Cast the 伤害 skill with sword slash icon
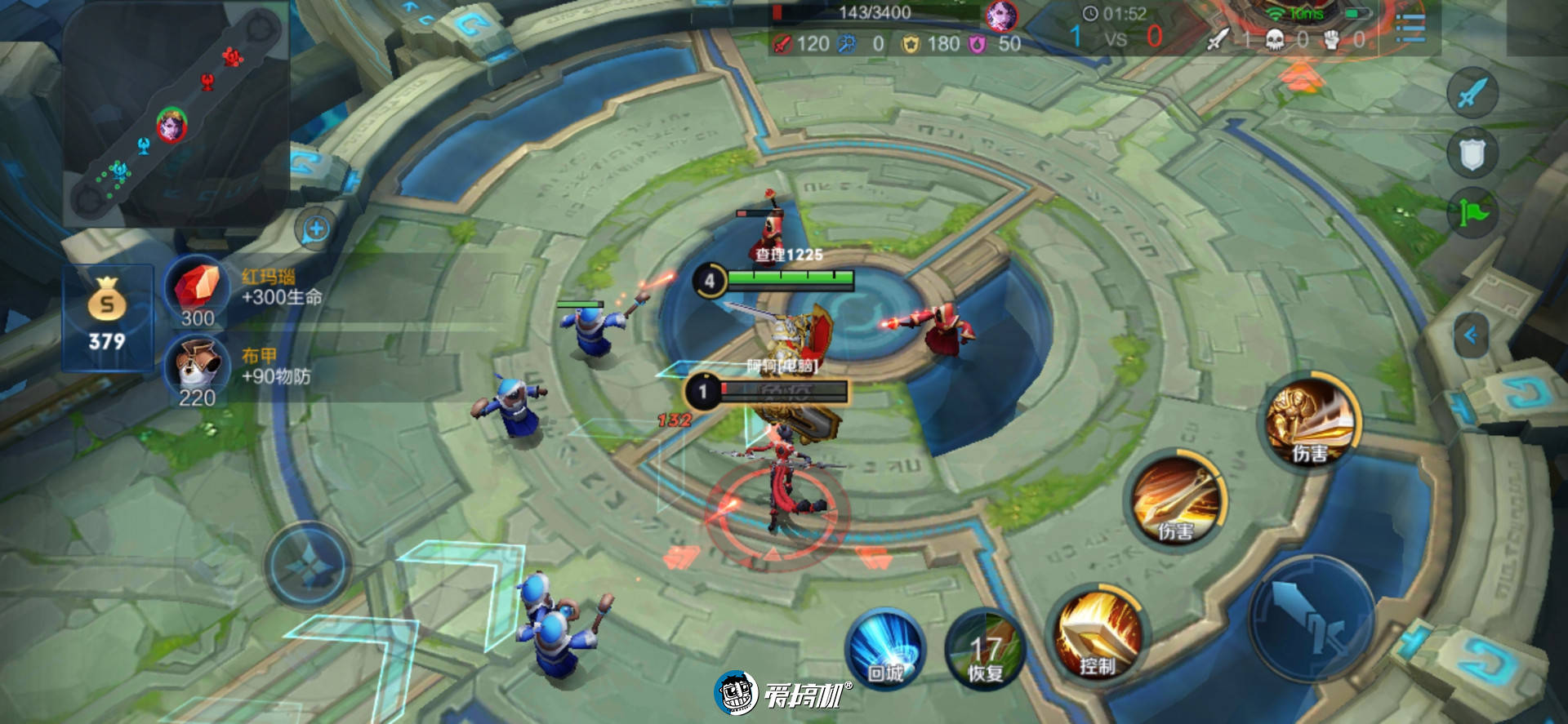 [1176, 500]
